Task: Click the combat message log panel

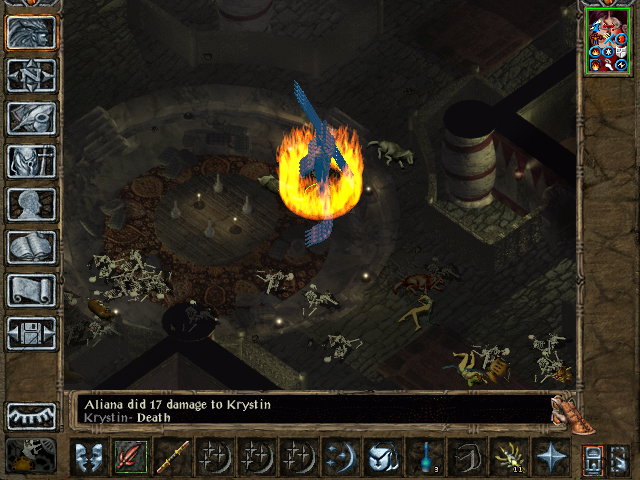Action: tap(310, 409)
